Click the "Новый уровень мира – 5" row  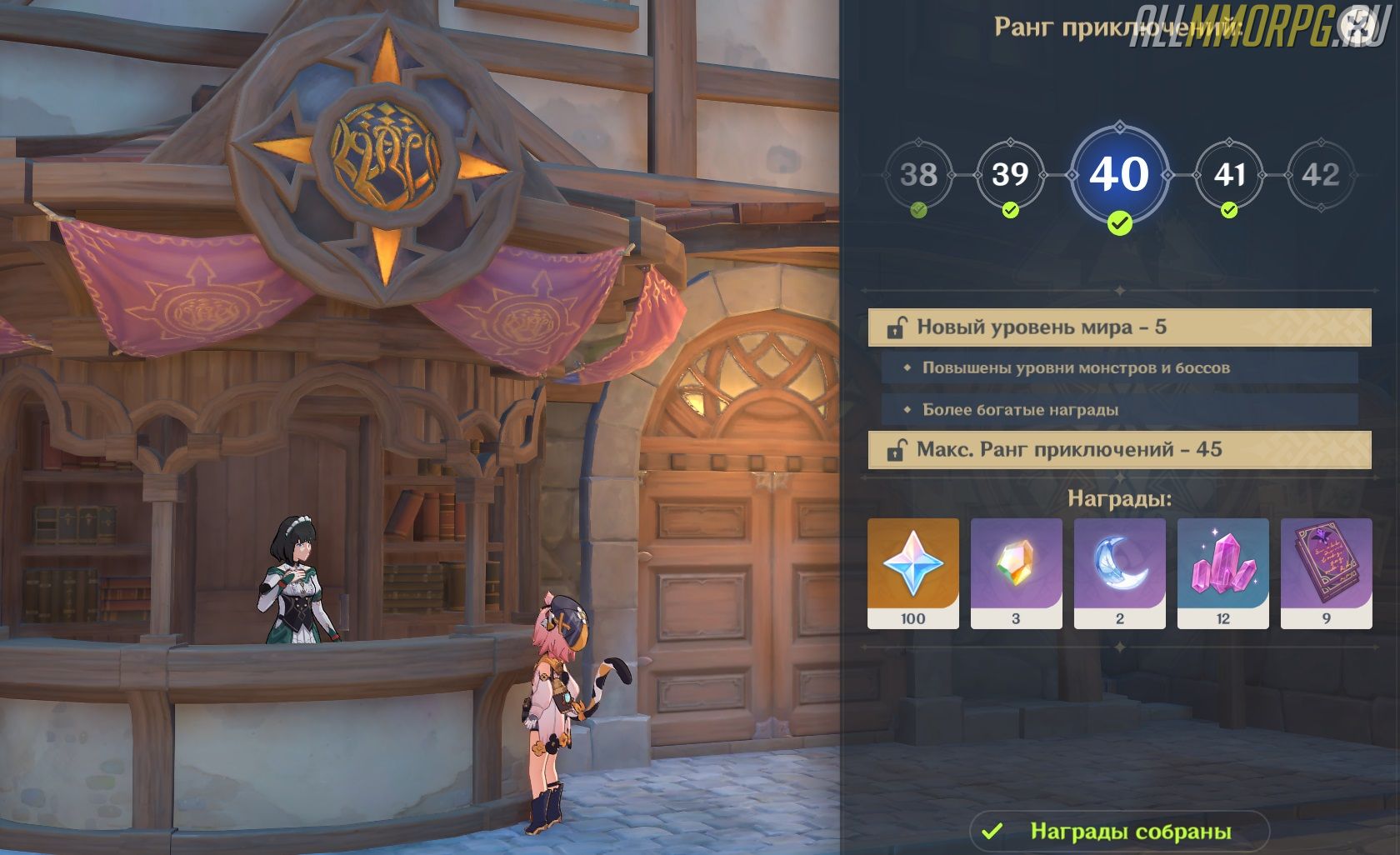[1119, 327]
